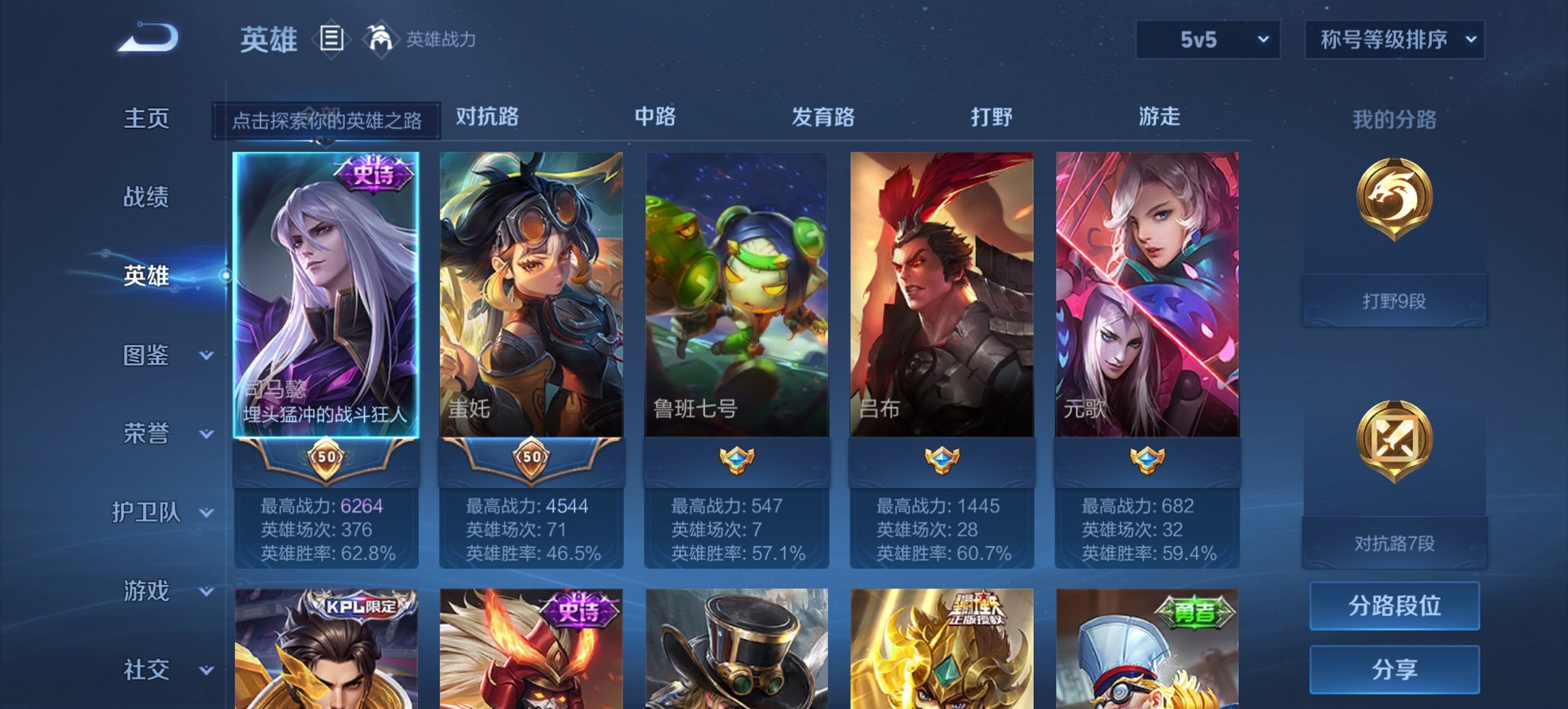Select 战绩 in the left sidebar
Image resolution: width=1568 pixels, height=709 pixels.
pyautogui.click(x=147, y=197)
